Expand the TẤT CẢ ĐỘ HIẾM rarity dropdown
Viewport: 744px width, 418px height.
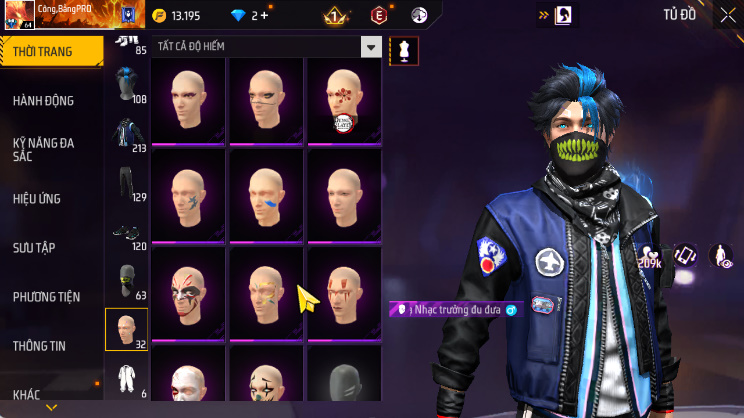point(371,47)
